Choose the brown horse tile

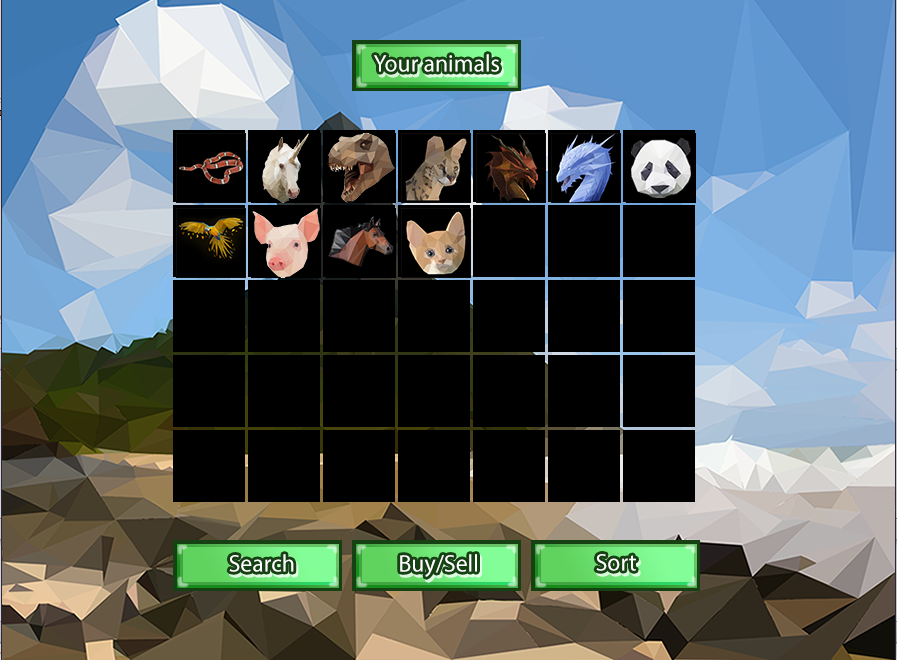tap(360, 241)
